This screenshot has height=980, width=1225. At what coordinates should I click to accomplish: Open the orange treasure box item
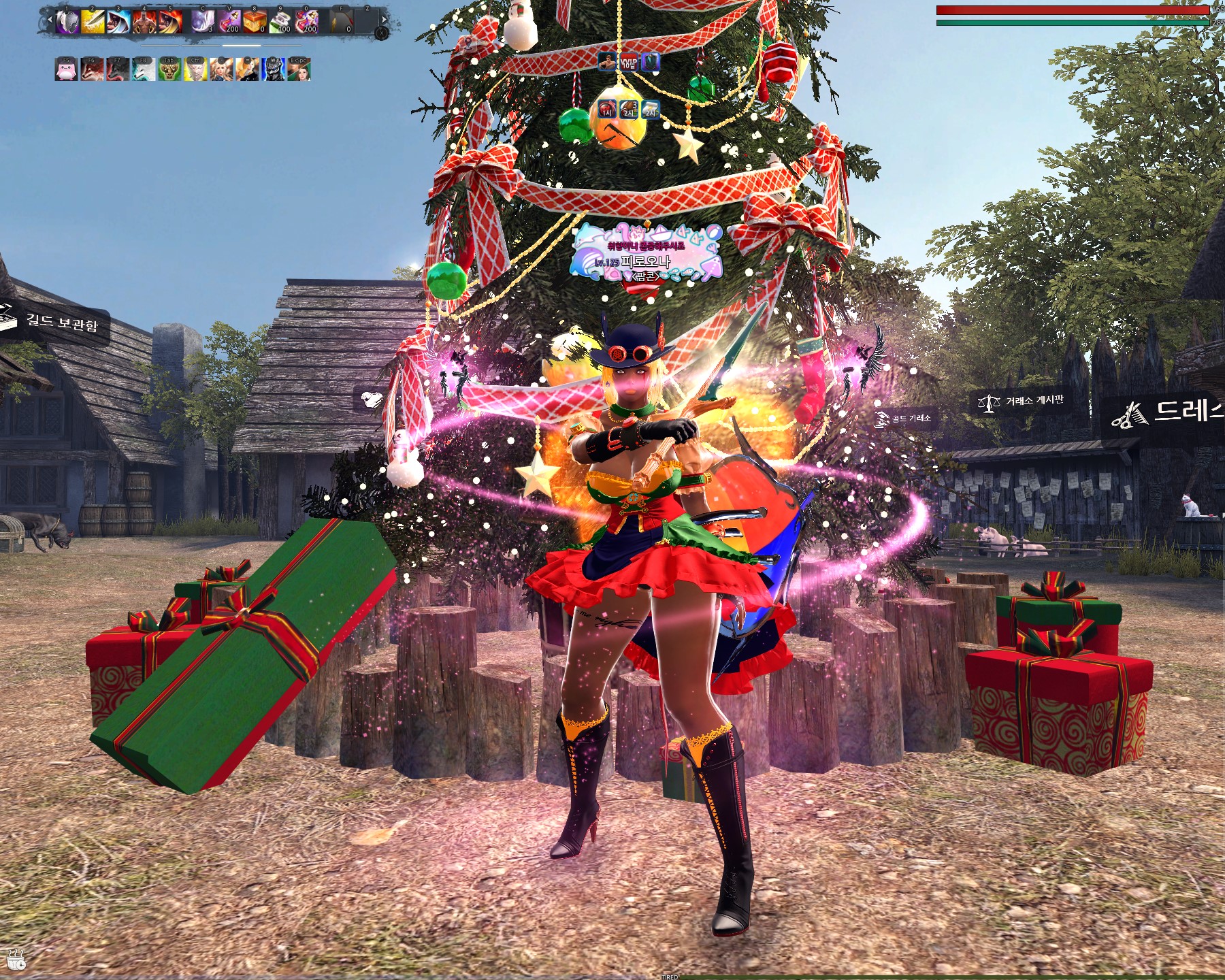[255, 22]
